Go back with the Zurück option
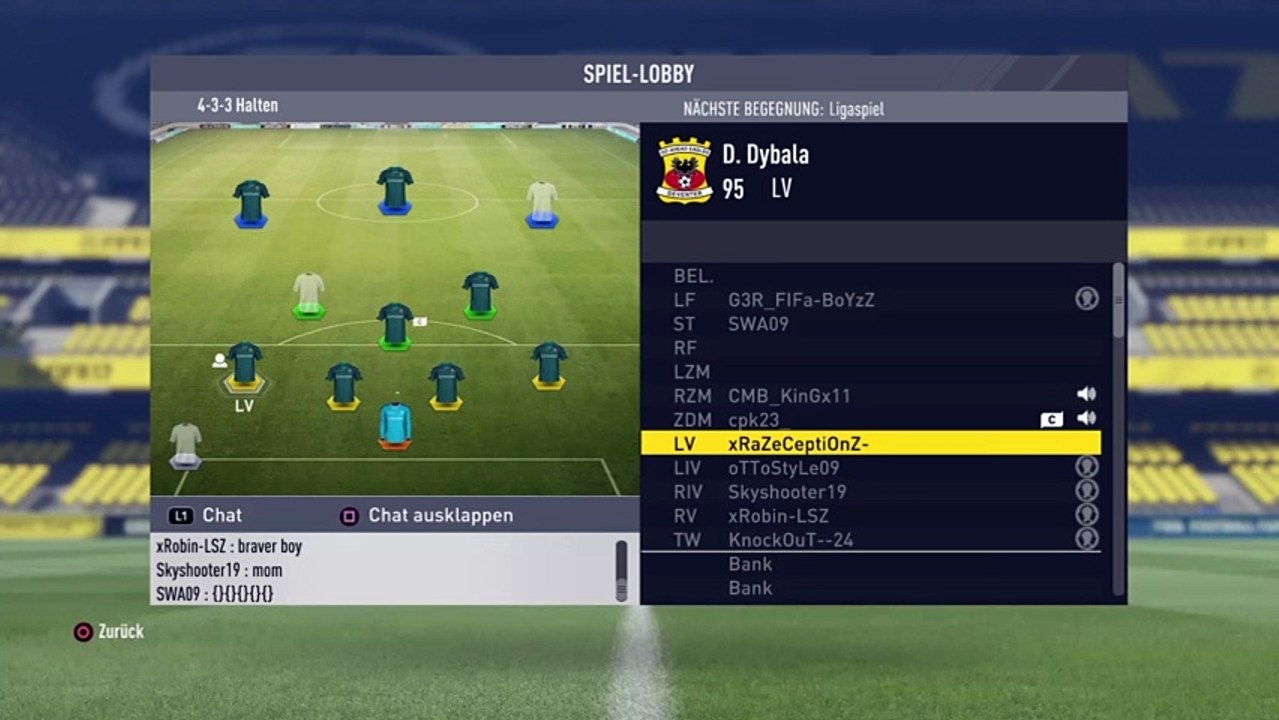The width and height of the screenshot is (1279, 720). (x=109, y=632)
